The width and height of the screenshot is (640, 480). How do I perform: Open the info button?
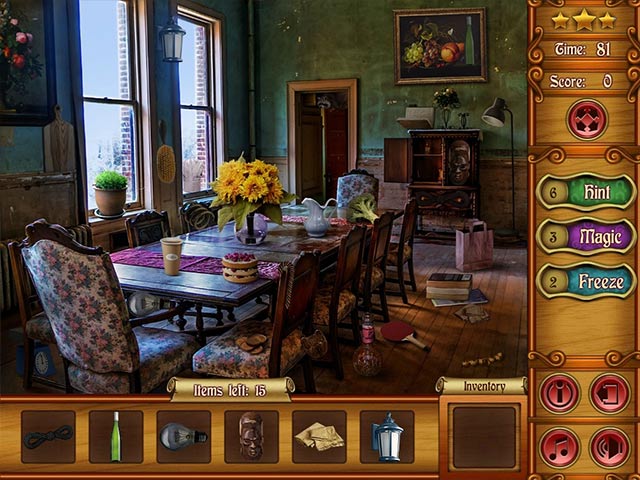pyautogui.click(x=559, y=393)
